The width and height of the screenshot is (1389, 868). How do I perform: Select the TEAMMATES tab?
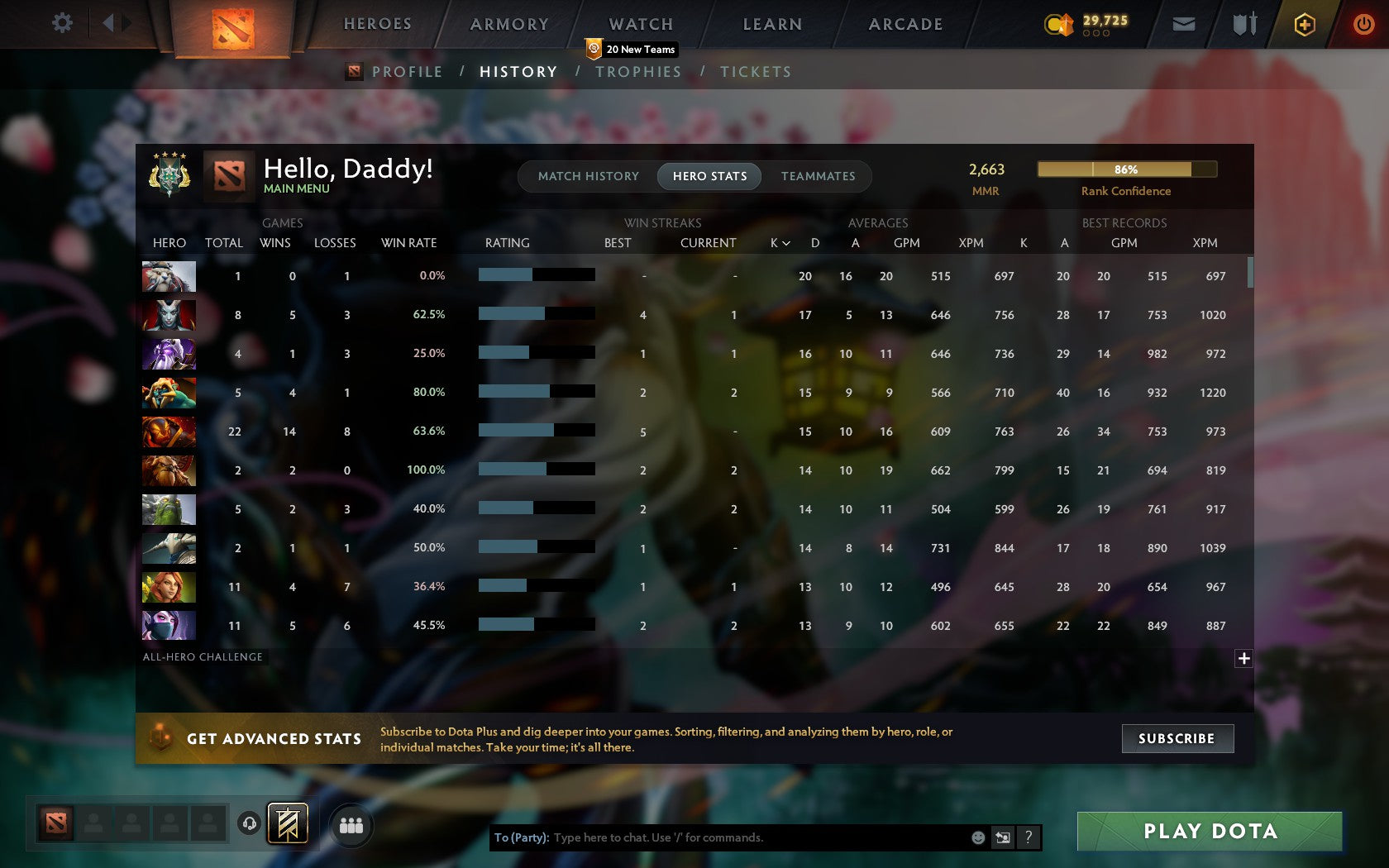(818, 176)
